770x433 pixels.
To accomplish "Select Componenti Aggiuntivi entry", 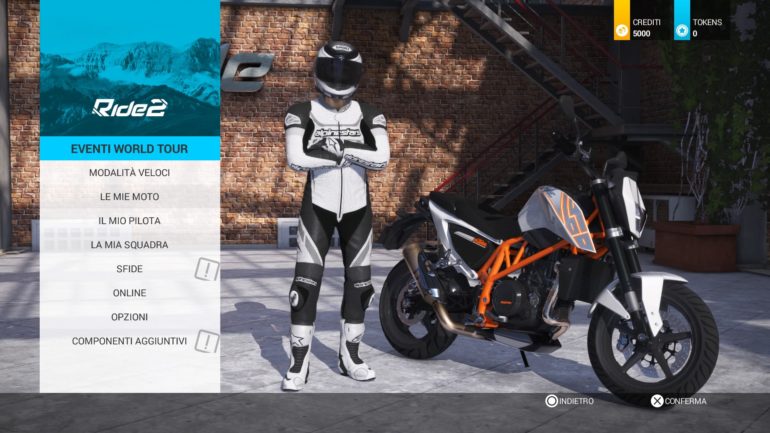I will pos(129,341).
